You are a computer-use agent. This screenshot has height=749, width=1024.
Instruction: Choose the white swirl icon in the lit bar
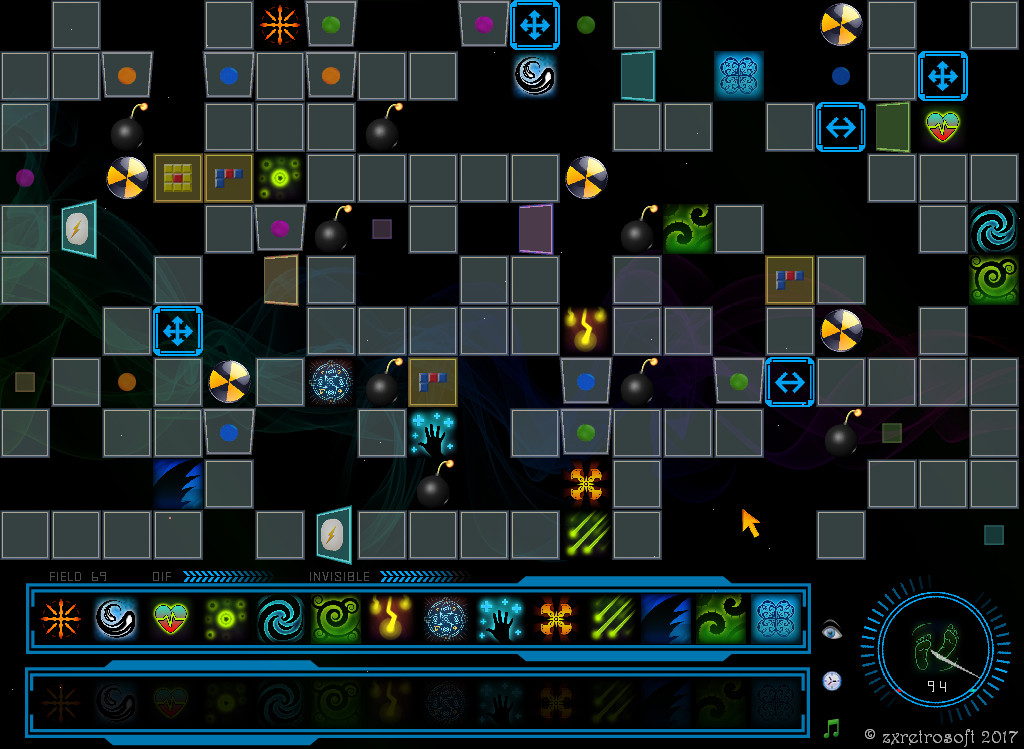(115, 619)
